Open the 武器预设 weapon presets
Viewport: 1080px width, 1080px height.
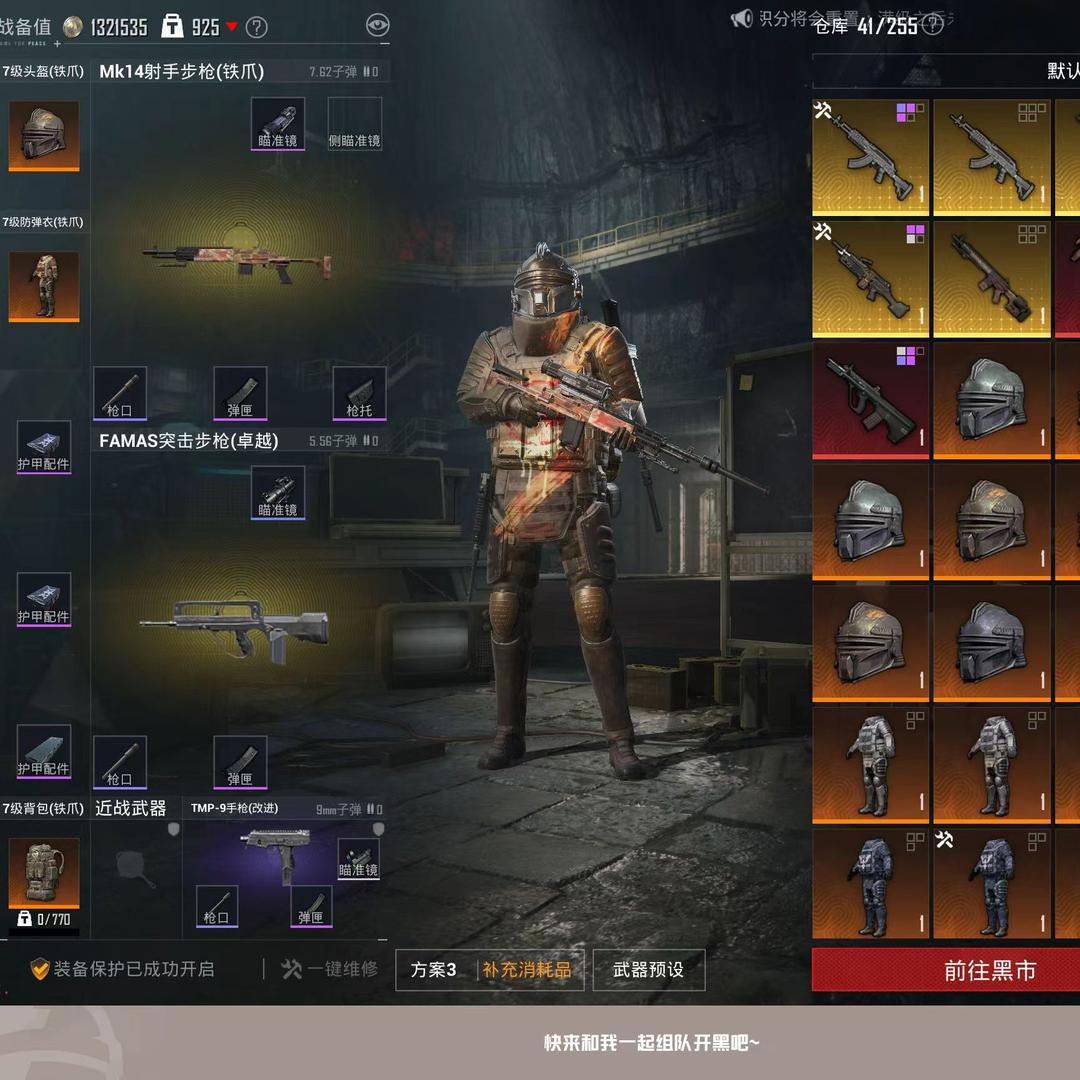pyautogui.click(x=648, y=969)
